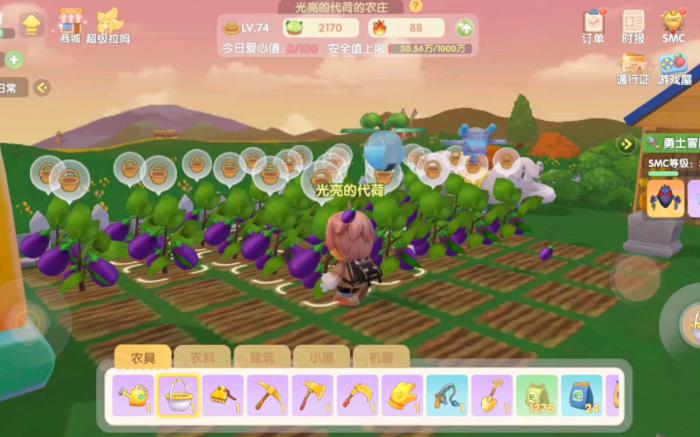The width and height of the screenshot is (700, 437).
Task: Switch to the 农料 materials tab
Action: click(x=202, y=357)
